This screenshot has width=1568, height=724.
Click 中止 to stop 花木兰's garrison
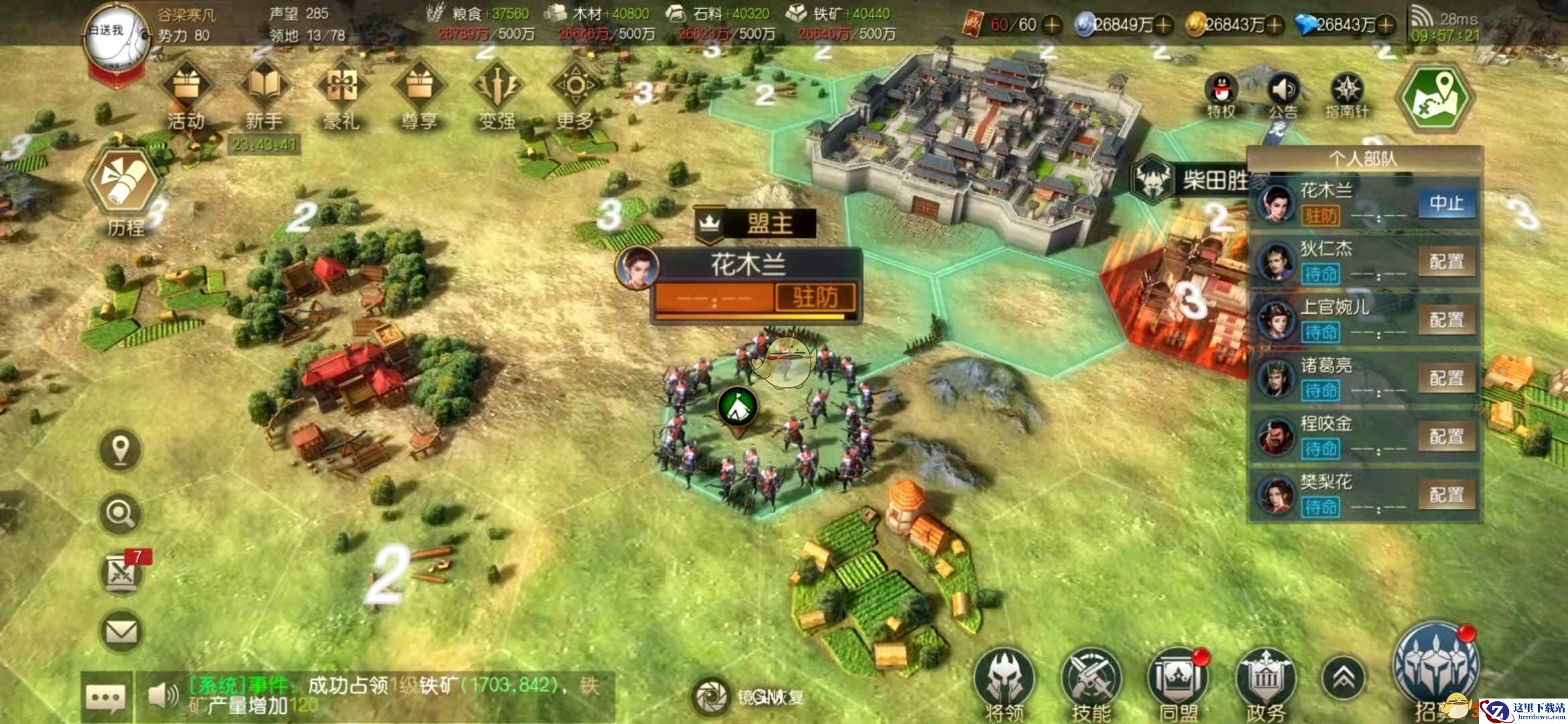tap(1447, 203)
